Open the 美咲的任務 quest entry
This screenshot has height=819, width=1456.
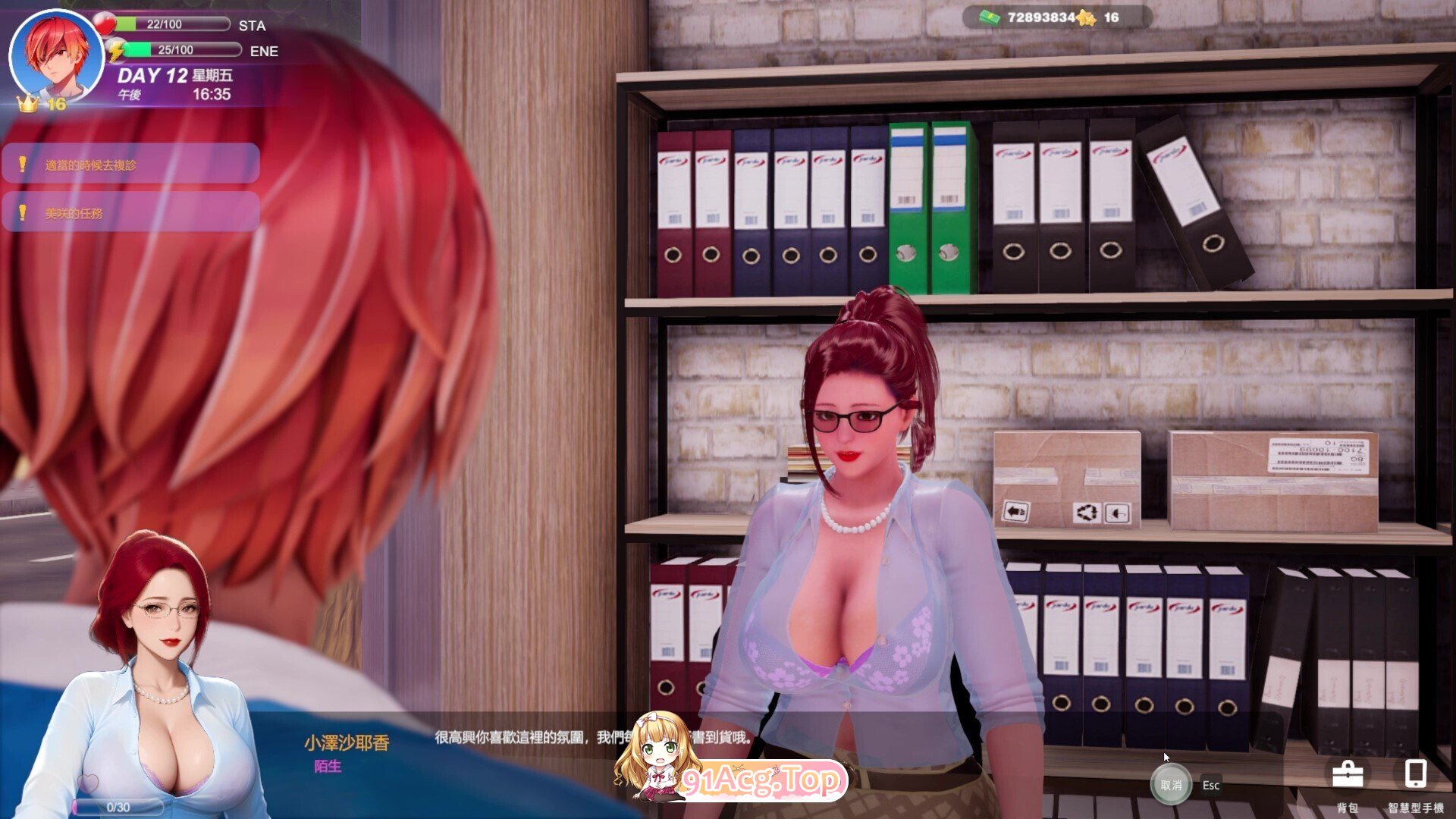(x=130, y=213)
